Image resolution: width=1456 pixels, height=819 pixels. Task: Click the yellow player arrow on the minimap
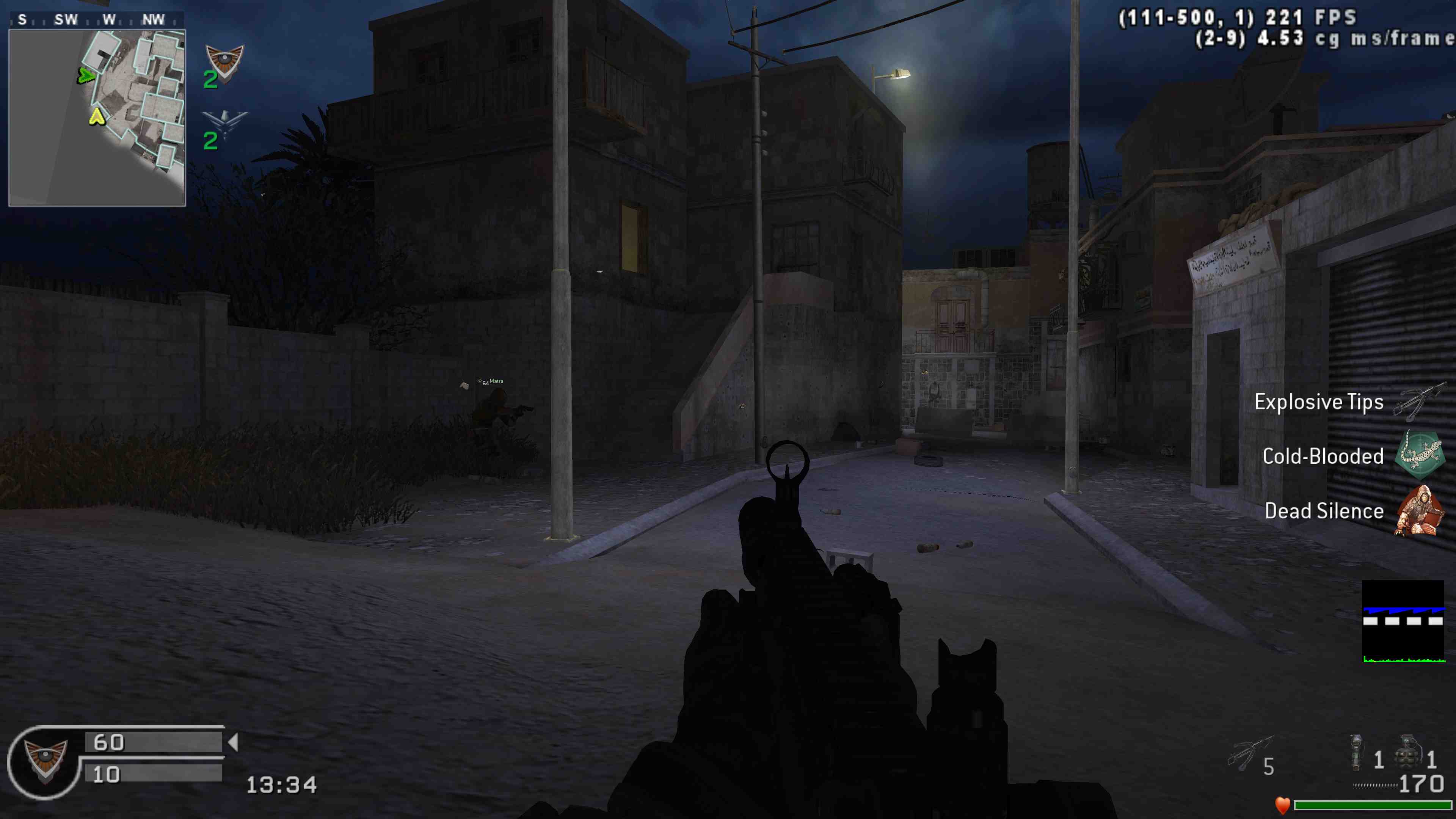tap(97, 117)
